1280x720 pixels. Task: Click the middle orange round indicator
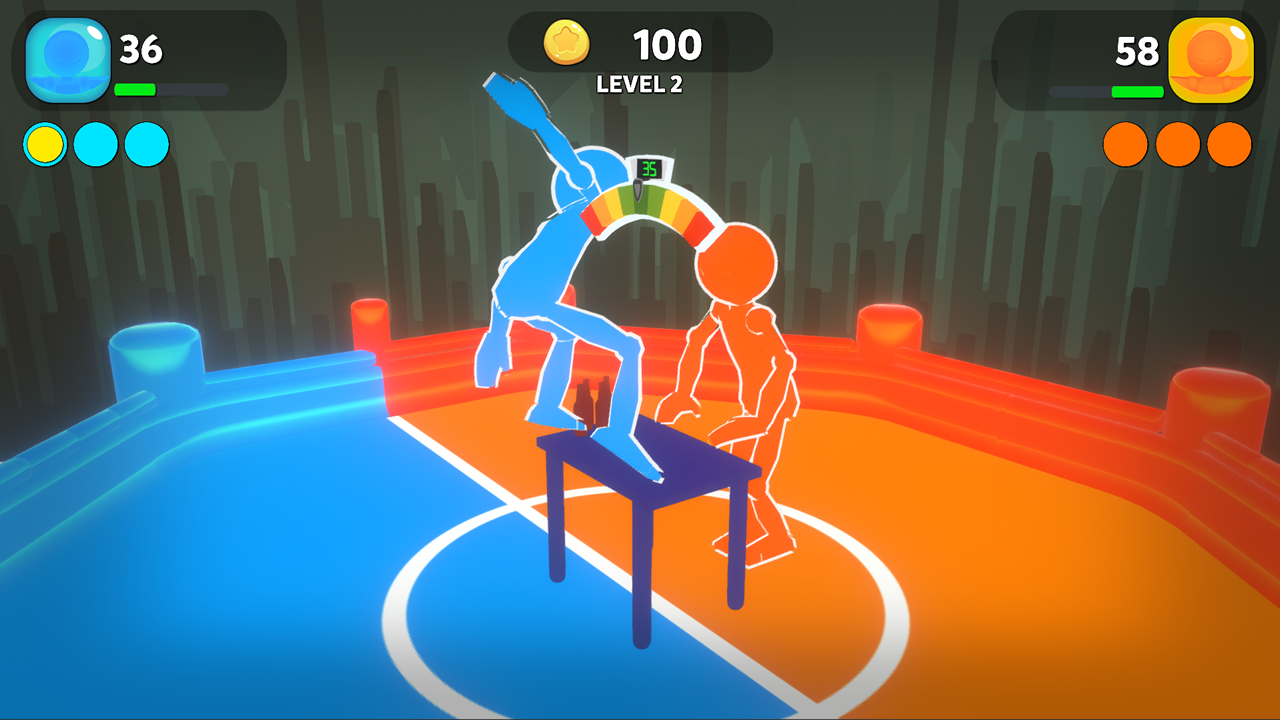(x=1177, y=143)
